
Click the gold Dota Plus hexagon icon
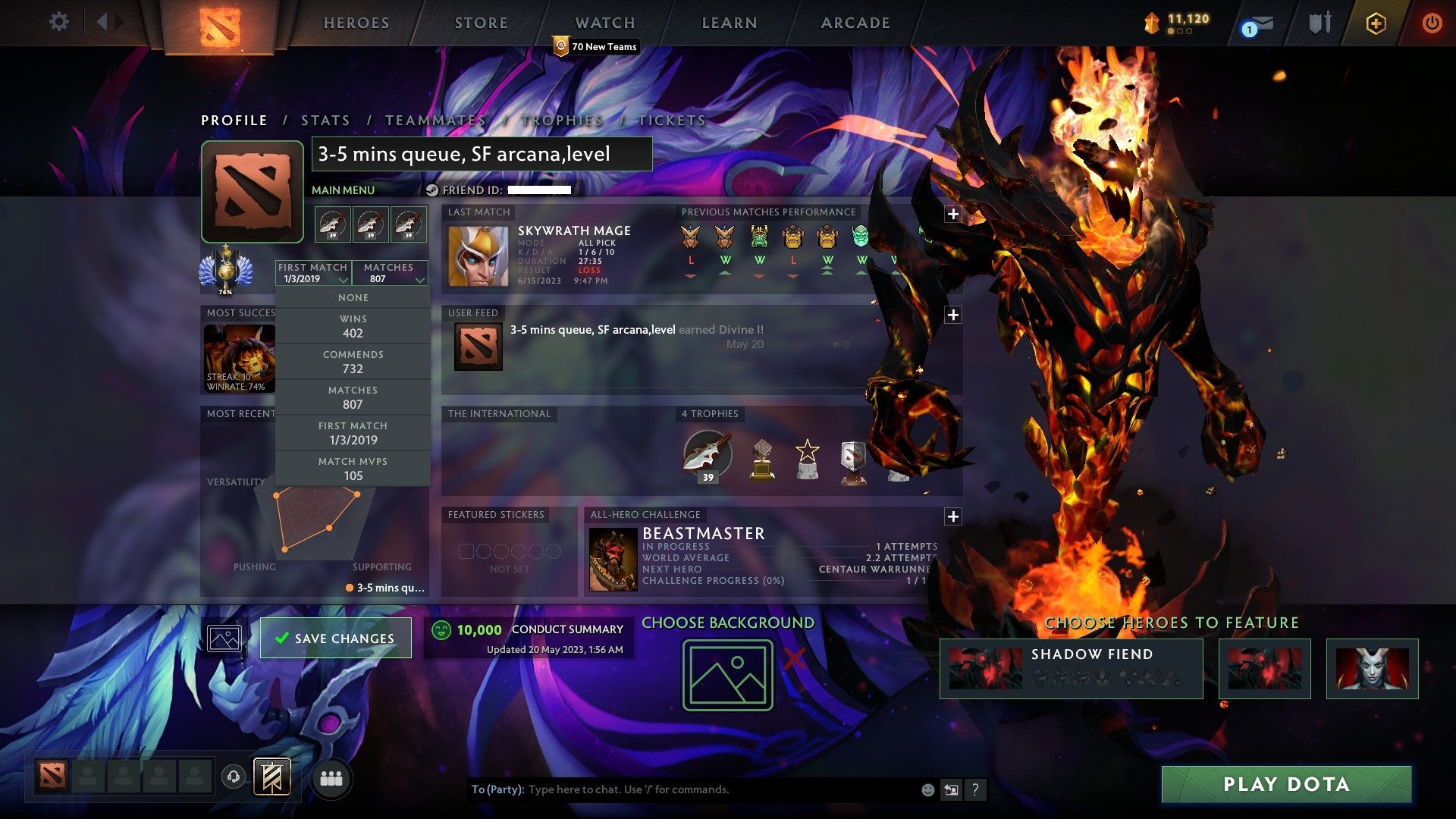pyautogui.click(x=1376, y=23)
